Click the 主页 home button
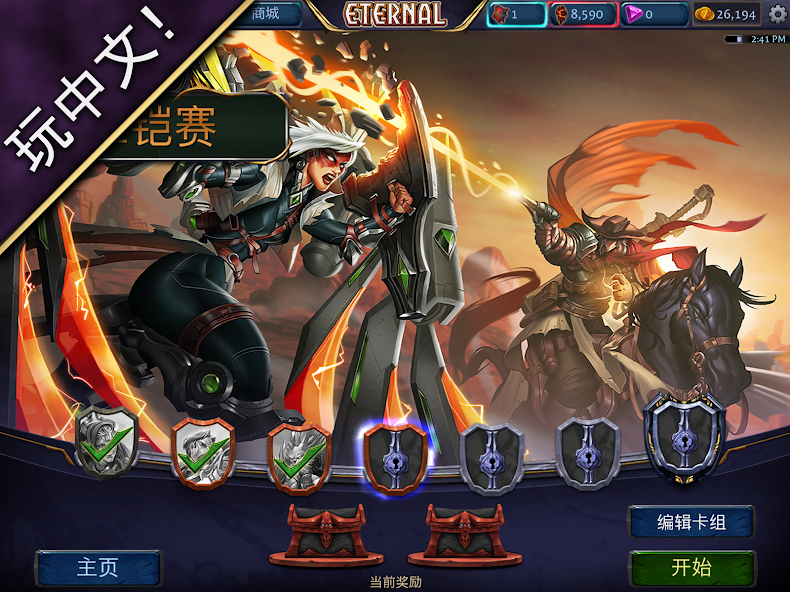790x592 pixels. (98, 568)
